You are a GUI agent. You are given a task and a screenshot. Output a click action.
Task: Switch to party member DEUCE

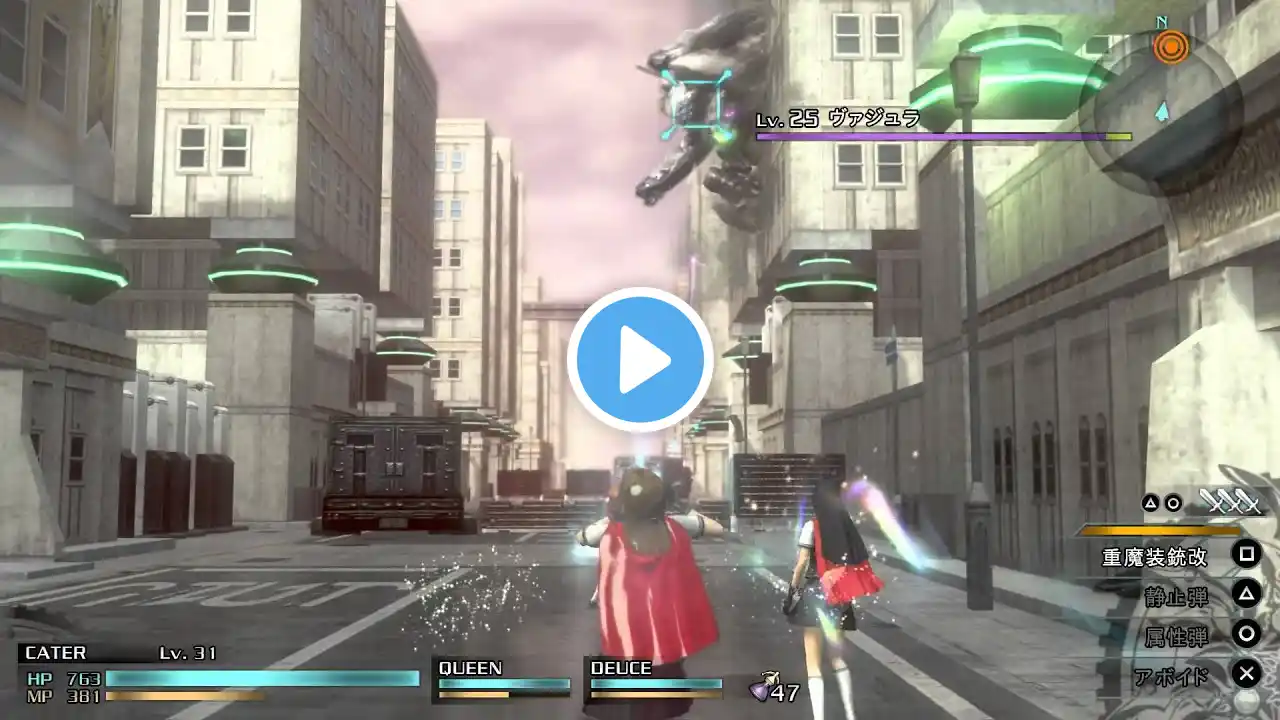655,678
